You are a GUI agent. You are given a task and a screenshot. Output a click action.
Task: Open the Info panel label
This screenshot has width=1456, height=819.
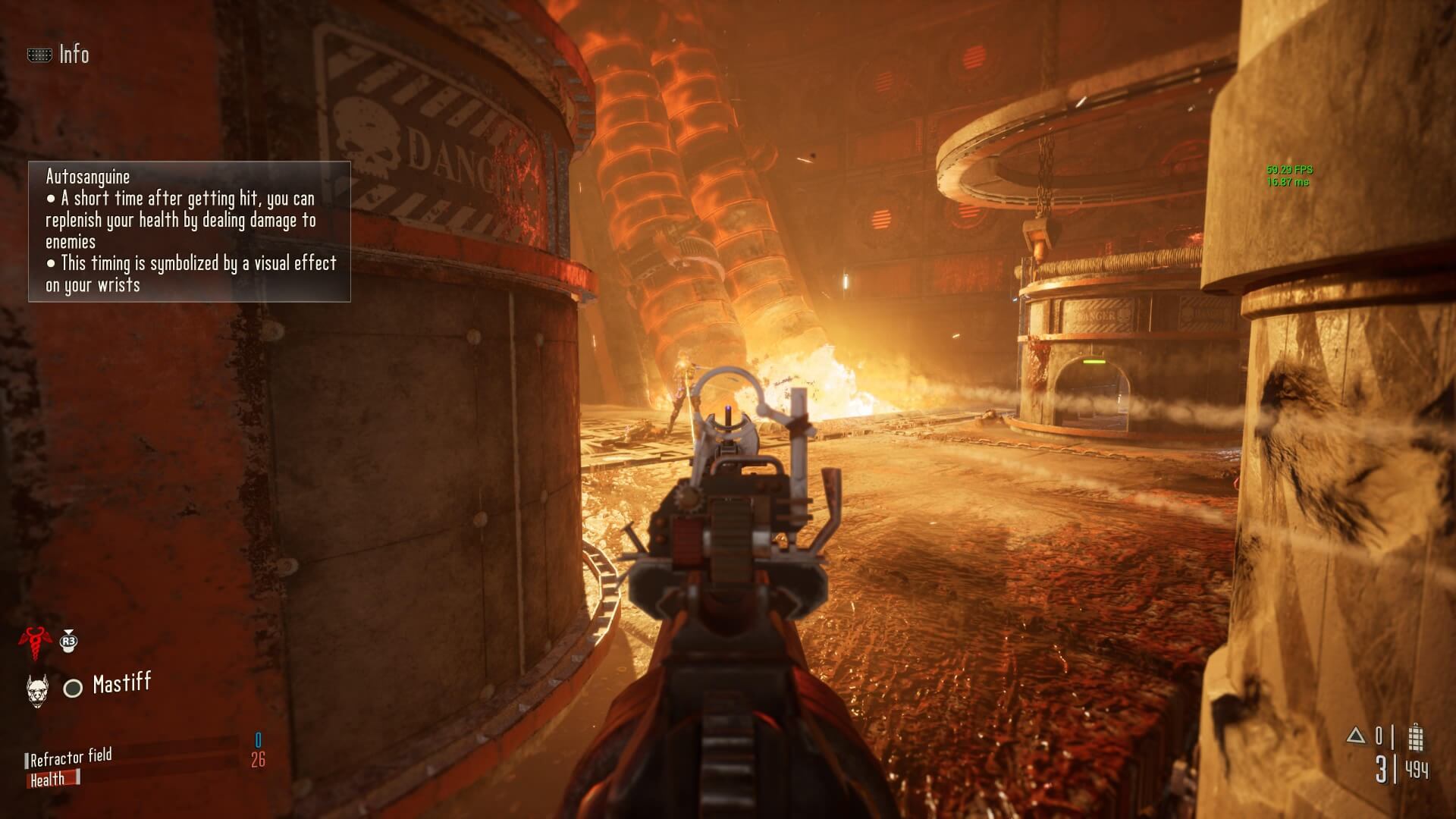pos(73,55)
